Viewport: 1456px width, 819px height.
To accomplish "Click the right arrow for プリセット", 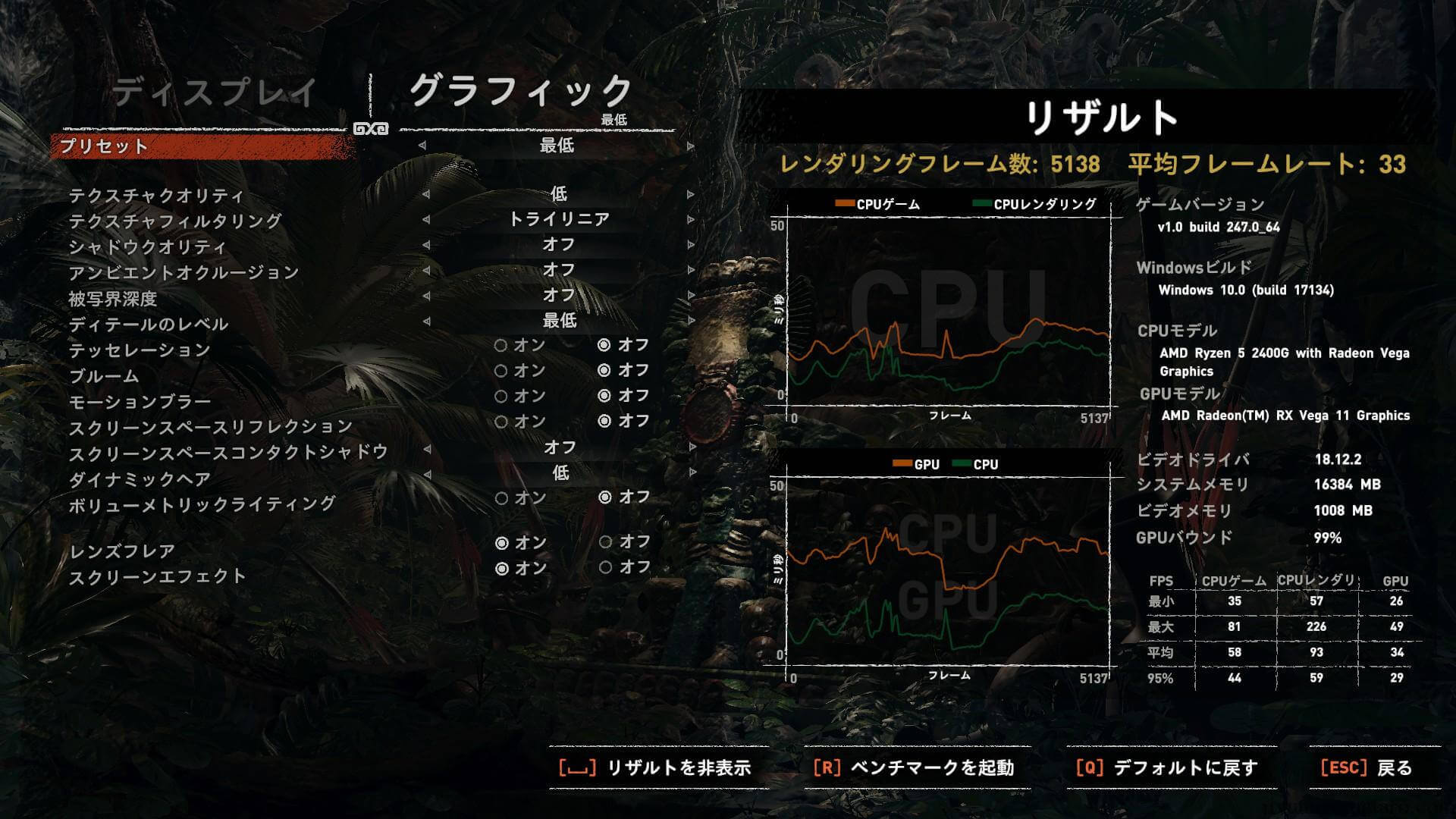I will click(690, 146).
